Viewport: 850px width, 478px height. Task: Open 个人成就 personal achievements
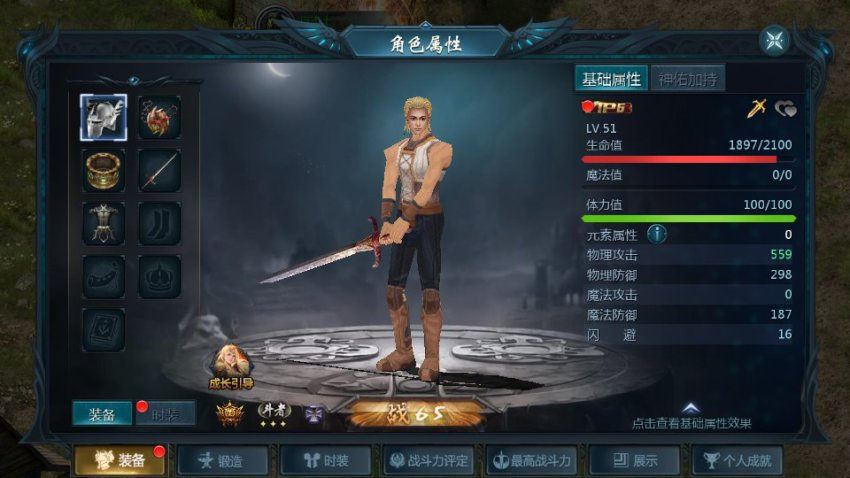coord(737,460)
